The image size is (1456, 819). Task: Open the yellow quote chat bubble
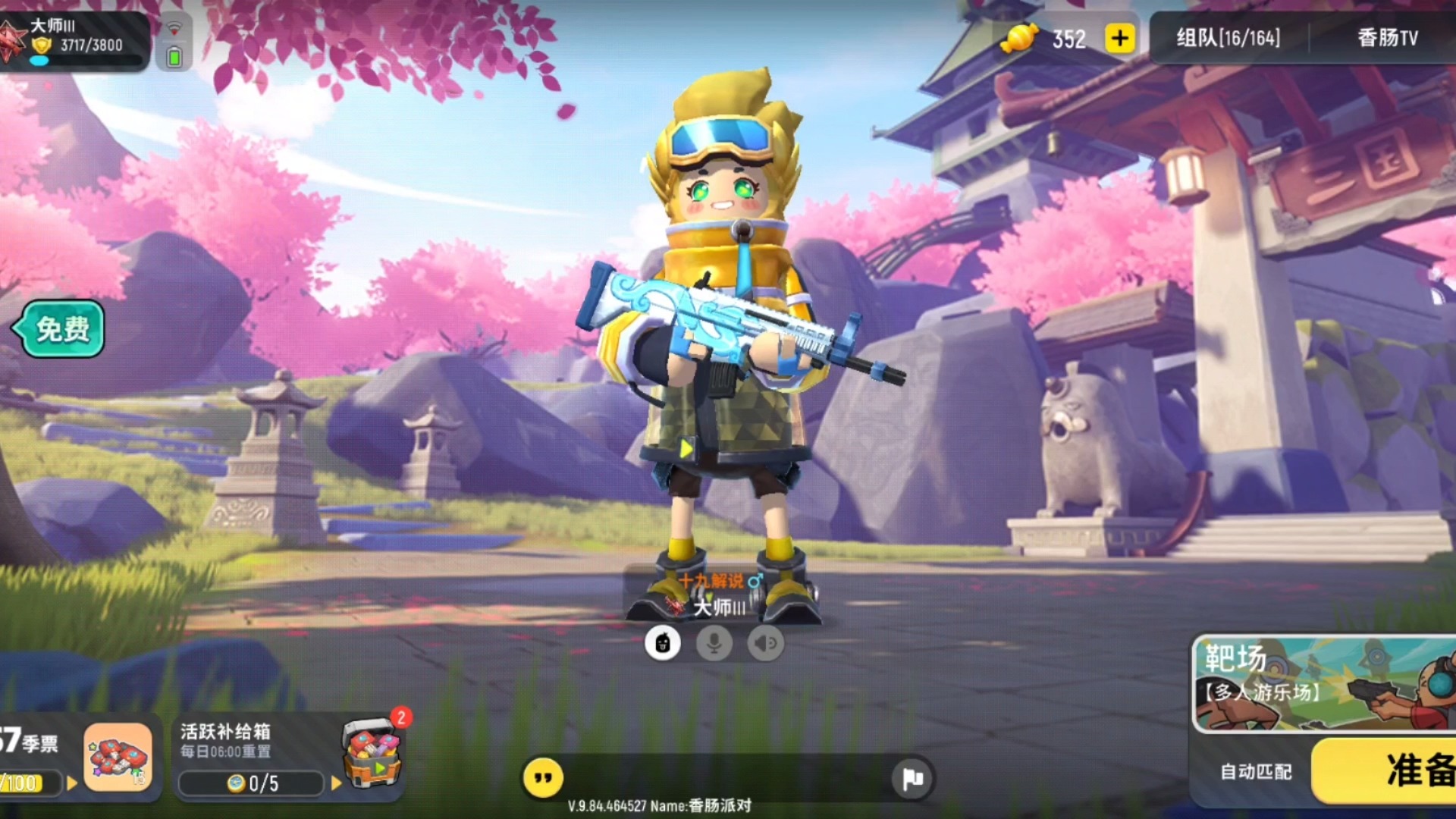543,778
